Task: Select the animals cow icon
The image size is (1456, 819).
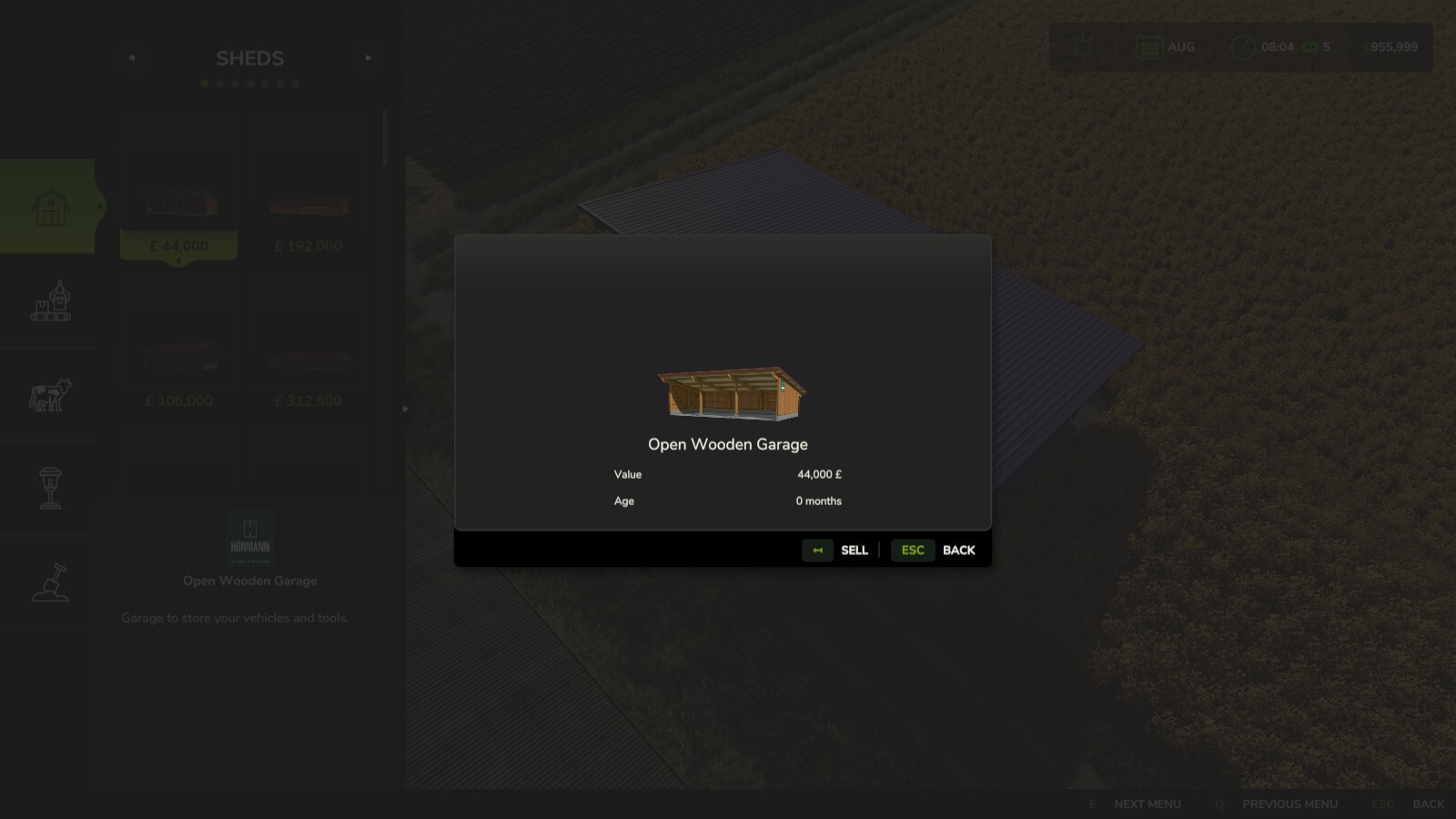Action: 50,394
